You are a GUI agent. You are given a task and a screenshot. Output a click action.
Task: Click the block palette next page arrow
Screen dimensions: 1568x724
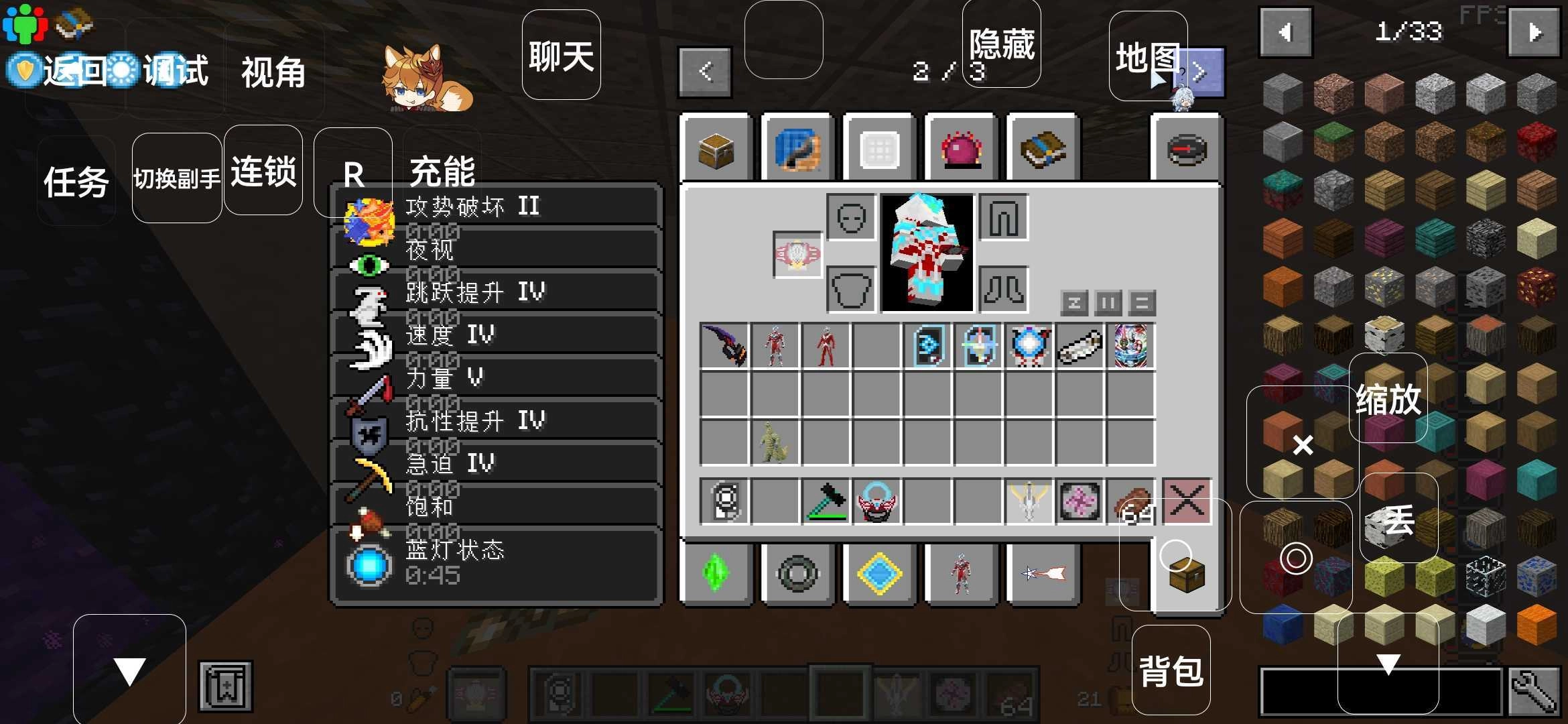point(1533,30)
